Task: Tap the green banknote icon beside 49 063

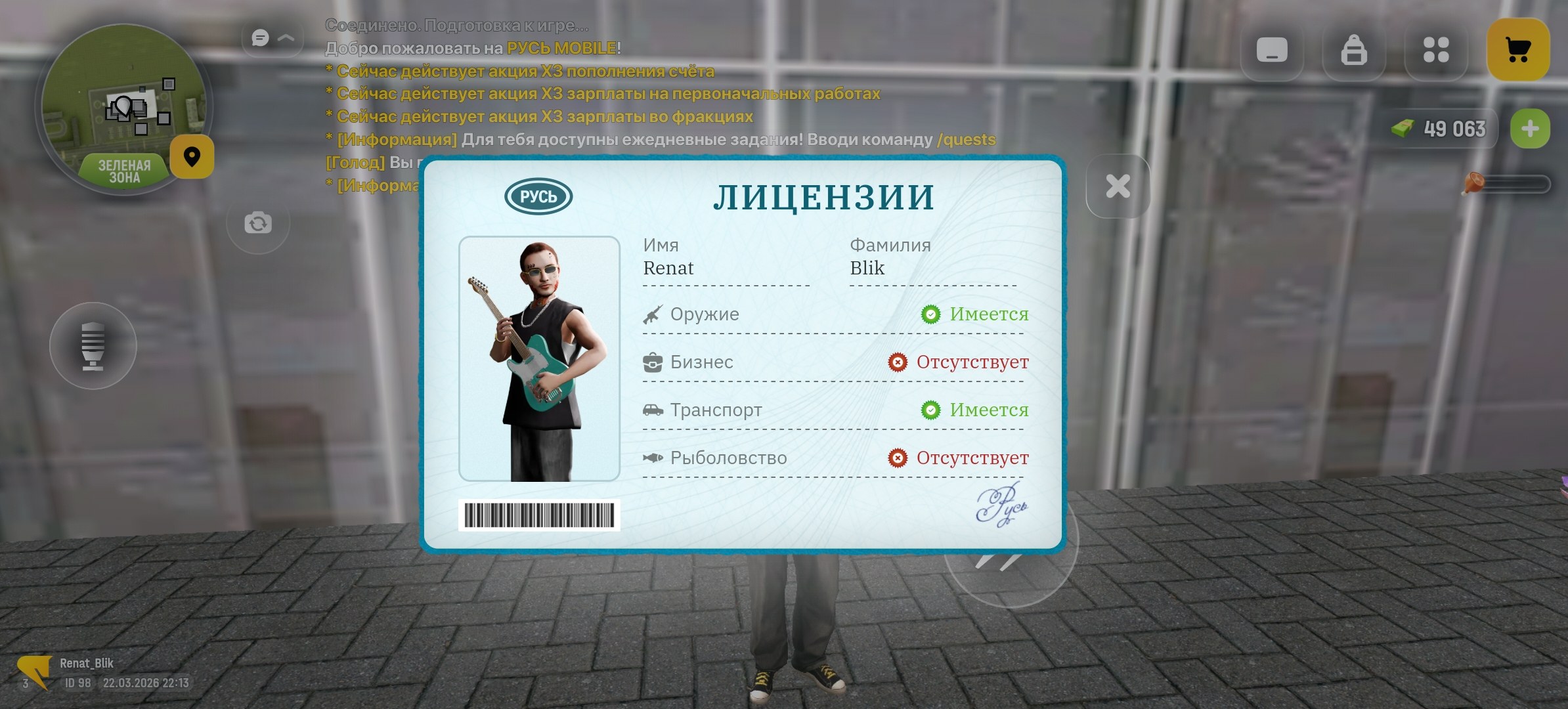Action: click(1402, 129)
